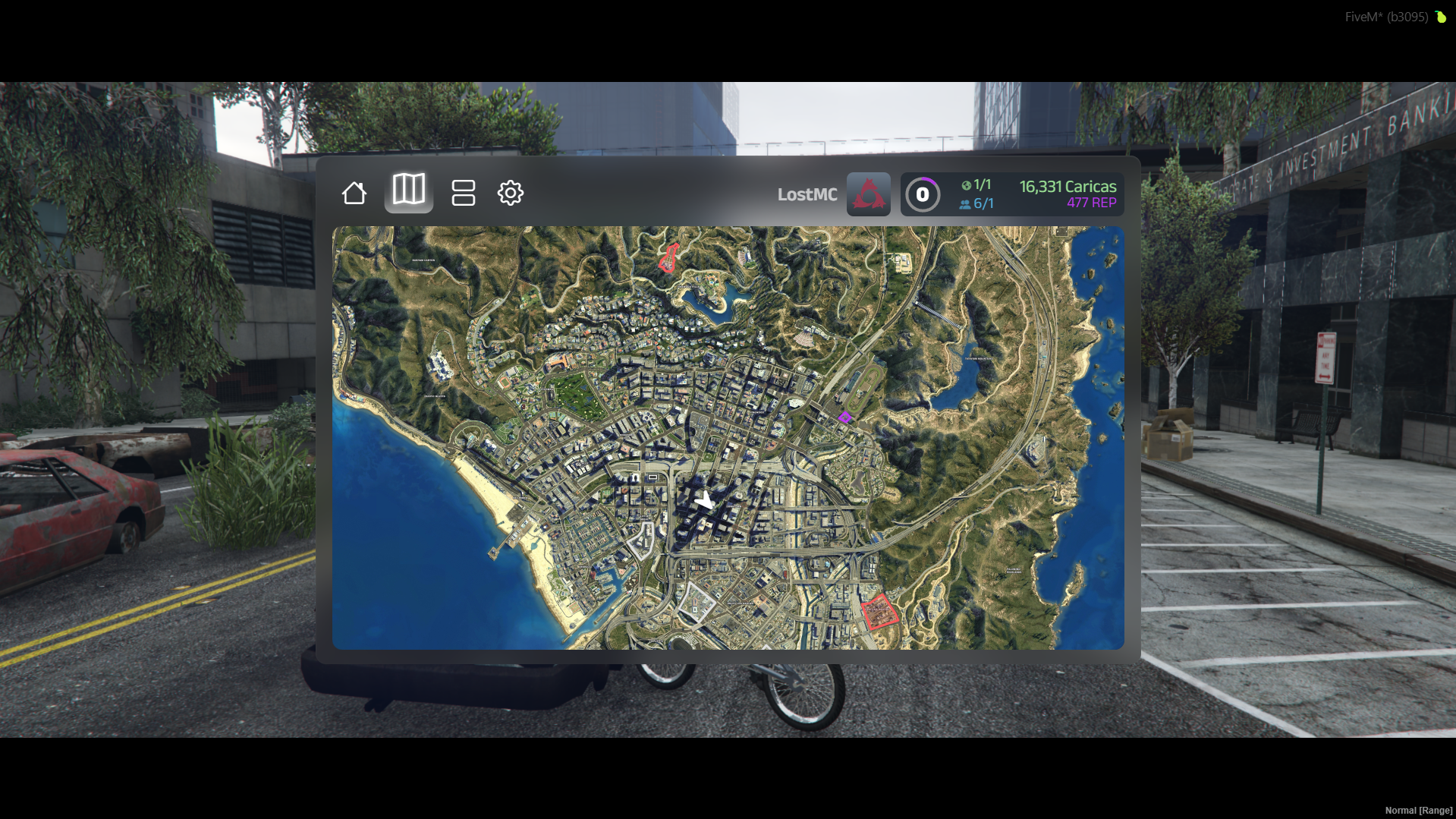Open the crew panel via LostMC label
Screen dimensions: 1456x819
click(807, 194)
